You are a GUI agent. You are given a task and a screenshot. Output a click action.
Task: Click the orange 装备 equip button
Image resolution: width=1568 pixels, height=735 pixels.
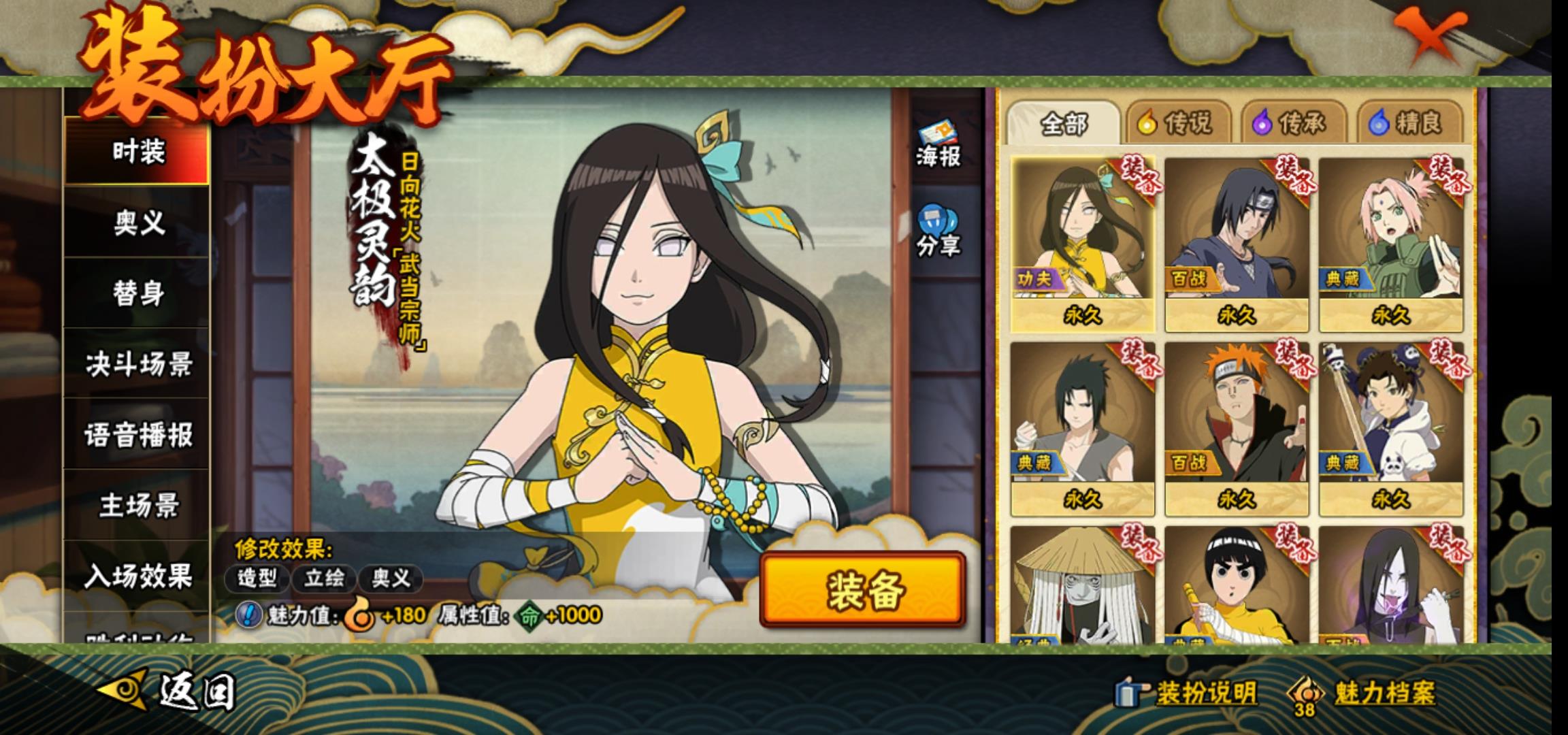863,589
